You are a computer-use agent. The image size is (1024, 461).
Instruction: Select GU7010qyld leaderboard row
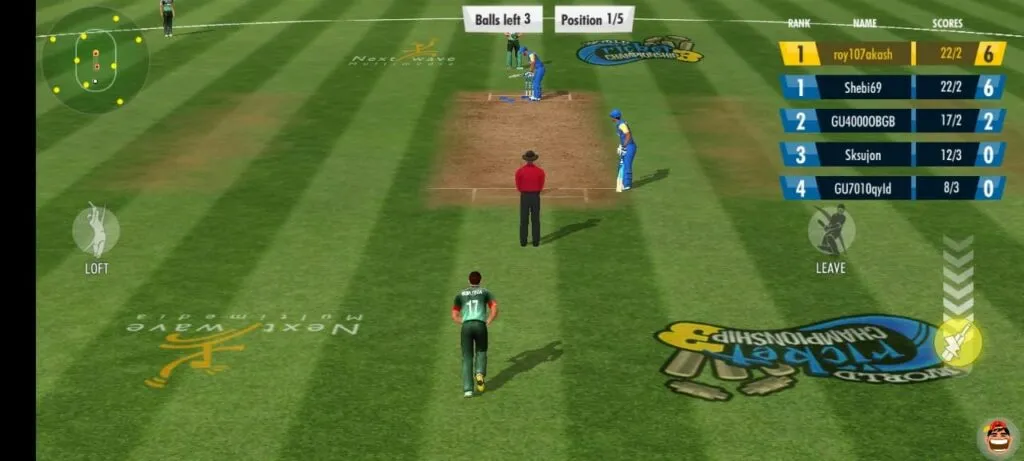point(892,188)
